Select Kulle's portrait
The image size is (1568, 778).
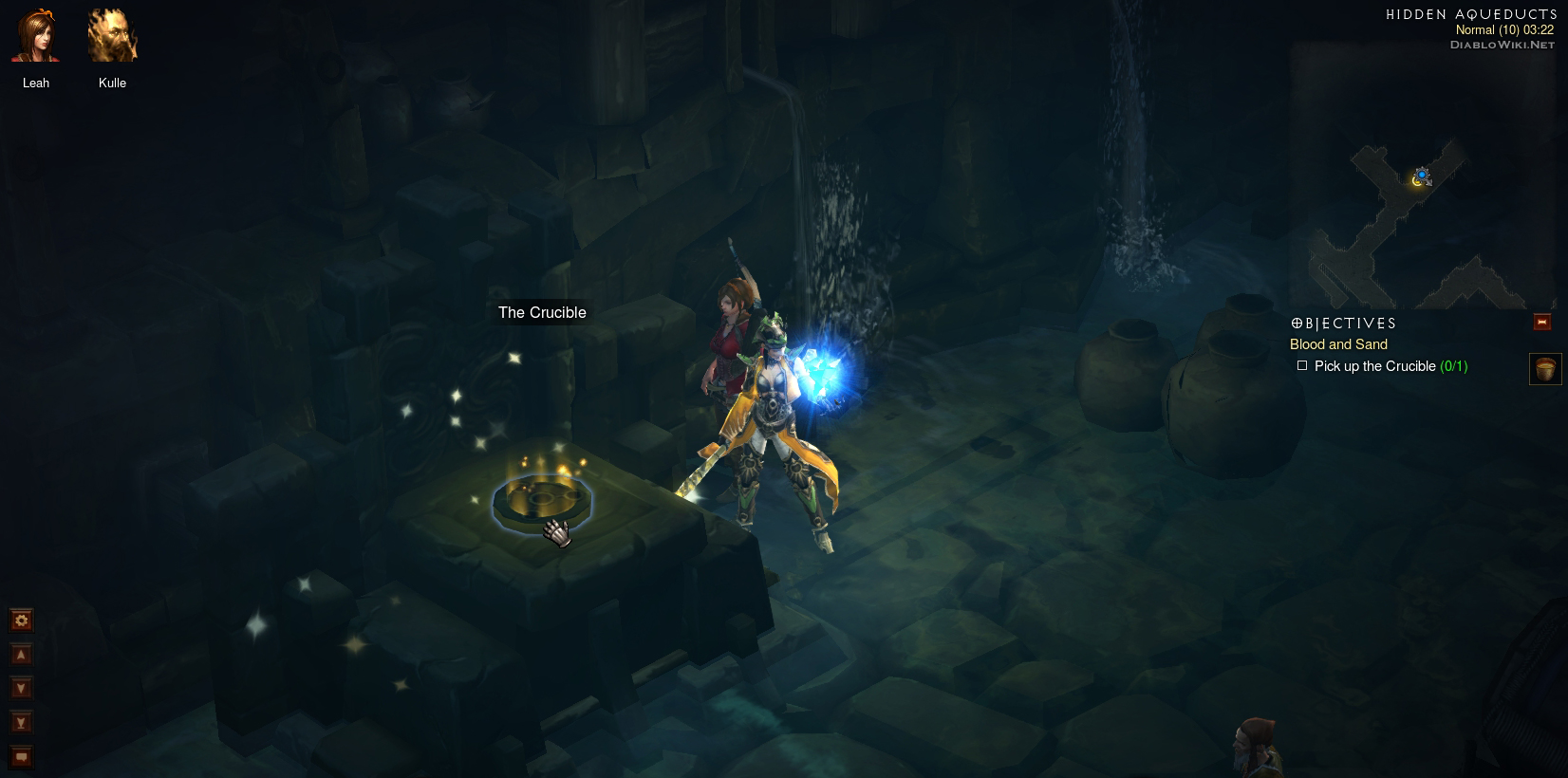(112, 37)
